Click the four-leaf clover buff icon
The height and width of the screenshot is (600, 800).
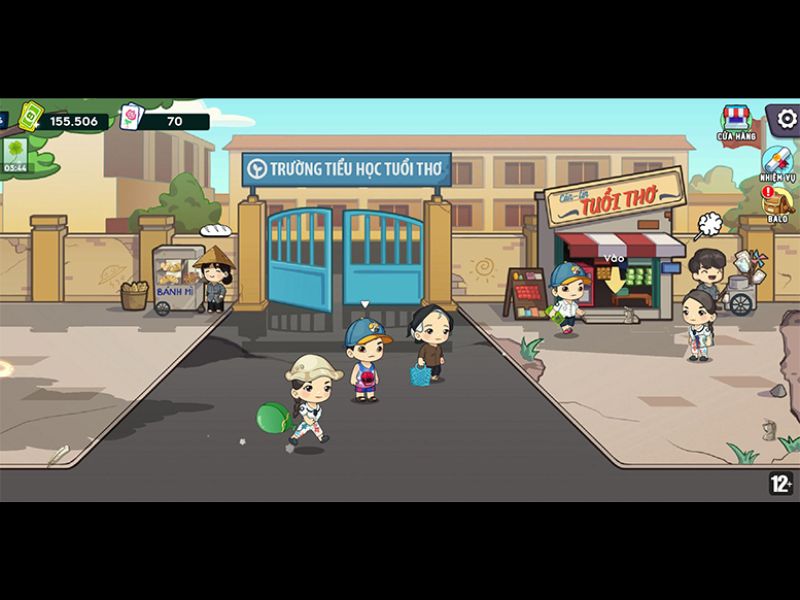click(15, 152)
